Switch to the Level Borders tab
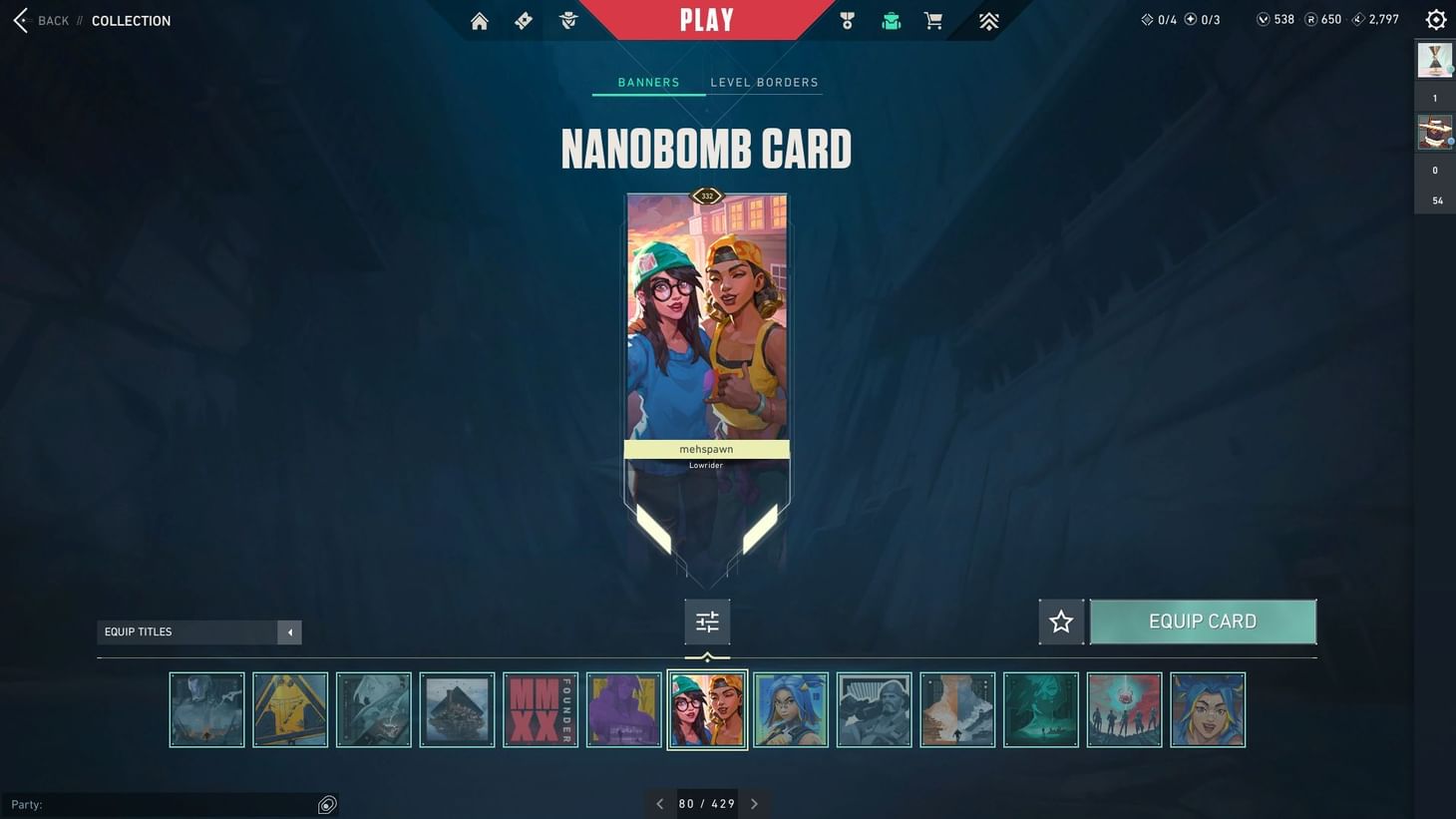1456x819 pixels. tap(764, 82)
